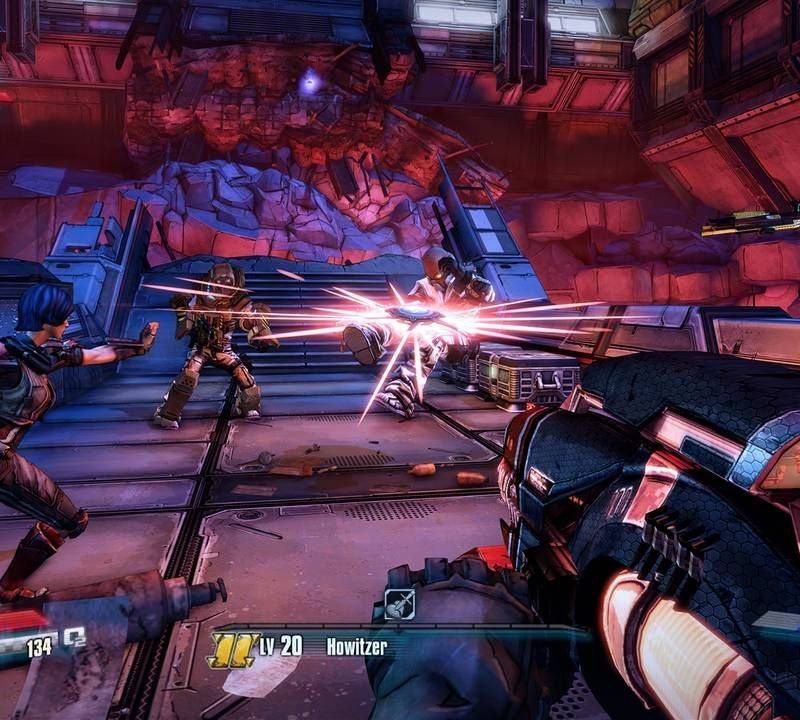Activate the action skill icon
The image size is (800, 720).
coord(399,603)
